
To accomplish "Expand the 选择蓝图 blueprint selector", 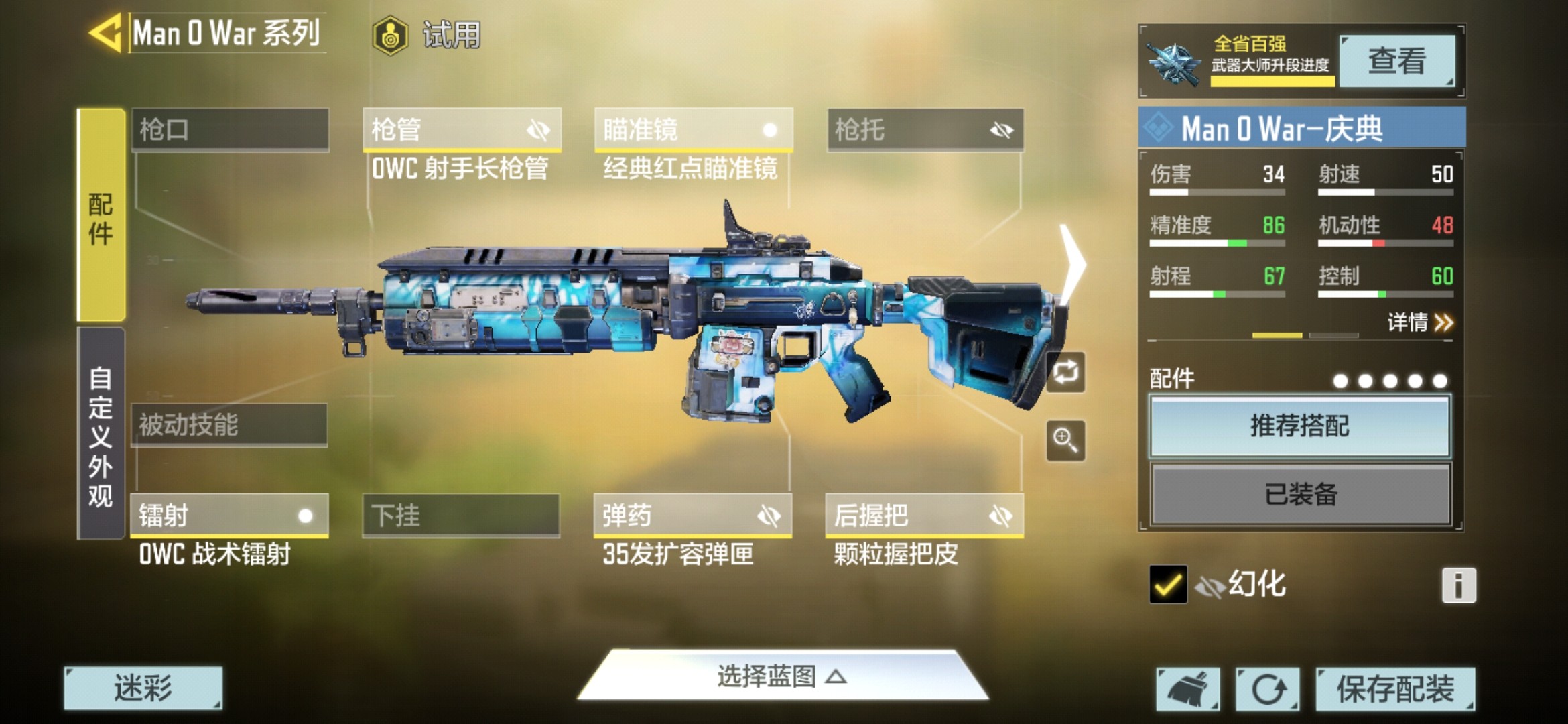I will (x=781, y=676).
